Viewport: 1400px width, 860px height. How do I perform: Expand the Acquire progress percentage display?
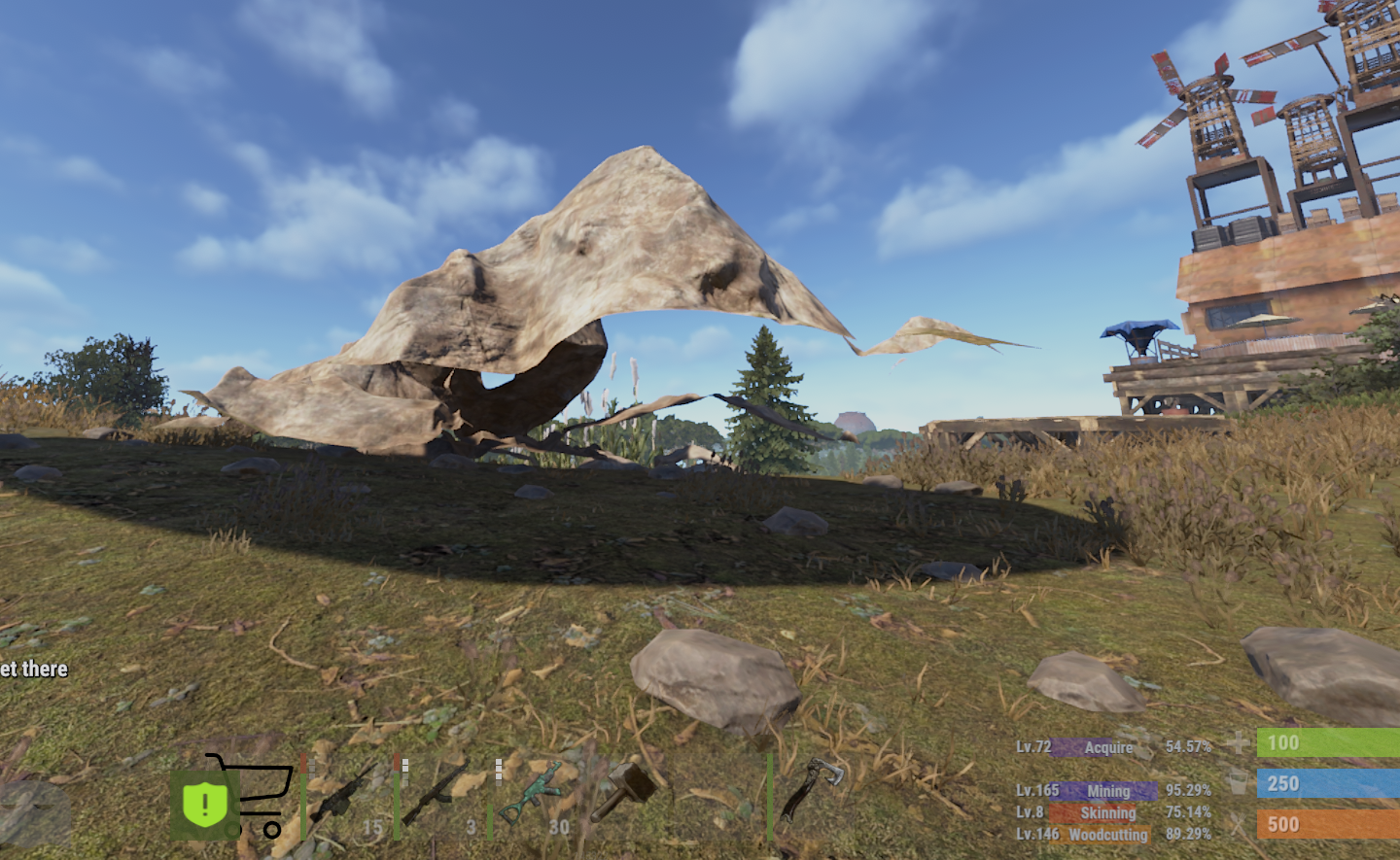pos(1187,747)
